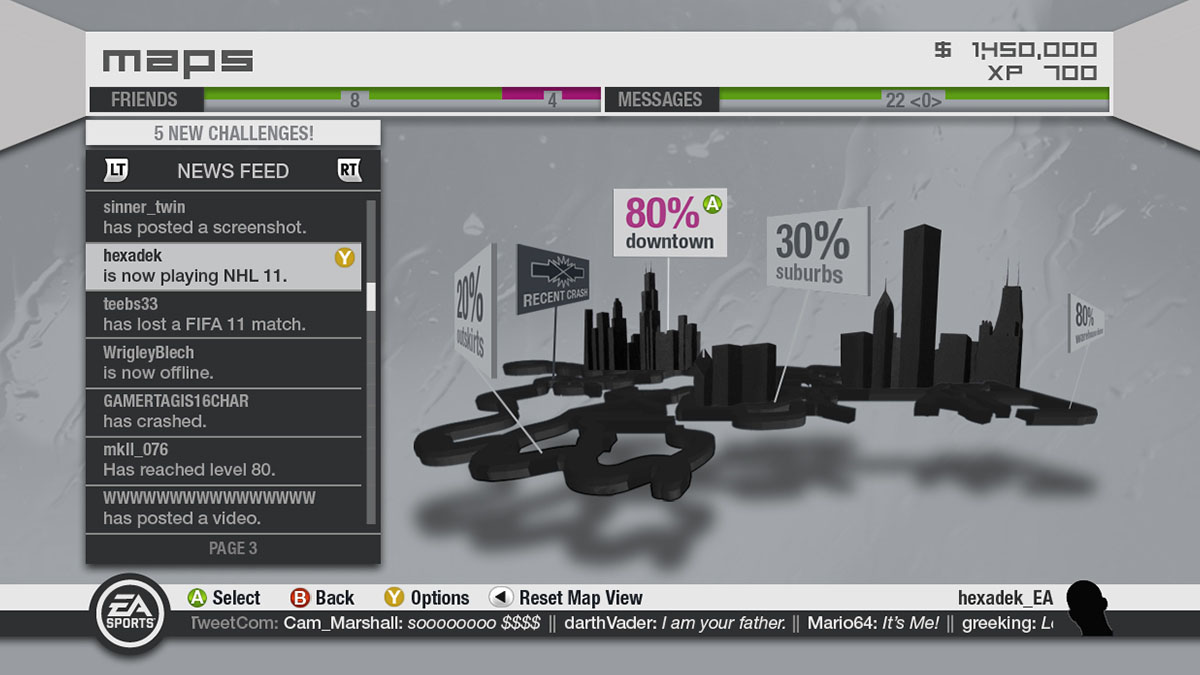The height and width of the screenshot is (675, 1200).
Task: Open the posted video news entry
Action: point(225,508)
